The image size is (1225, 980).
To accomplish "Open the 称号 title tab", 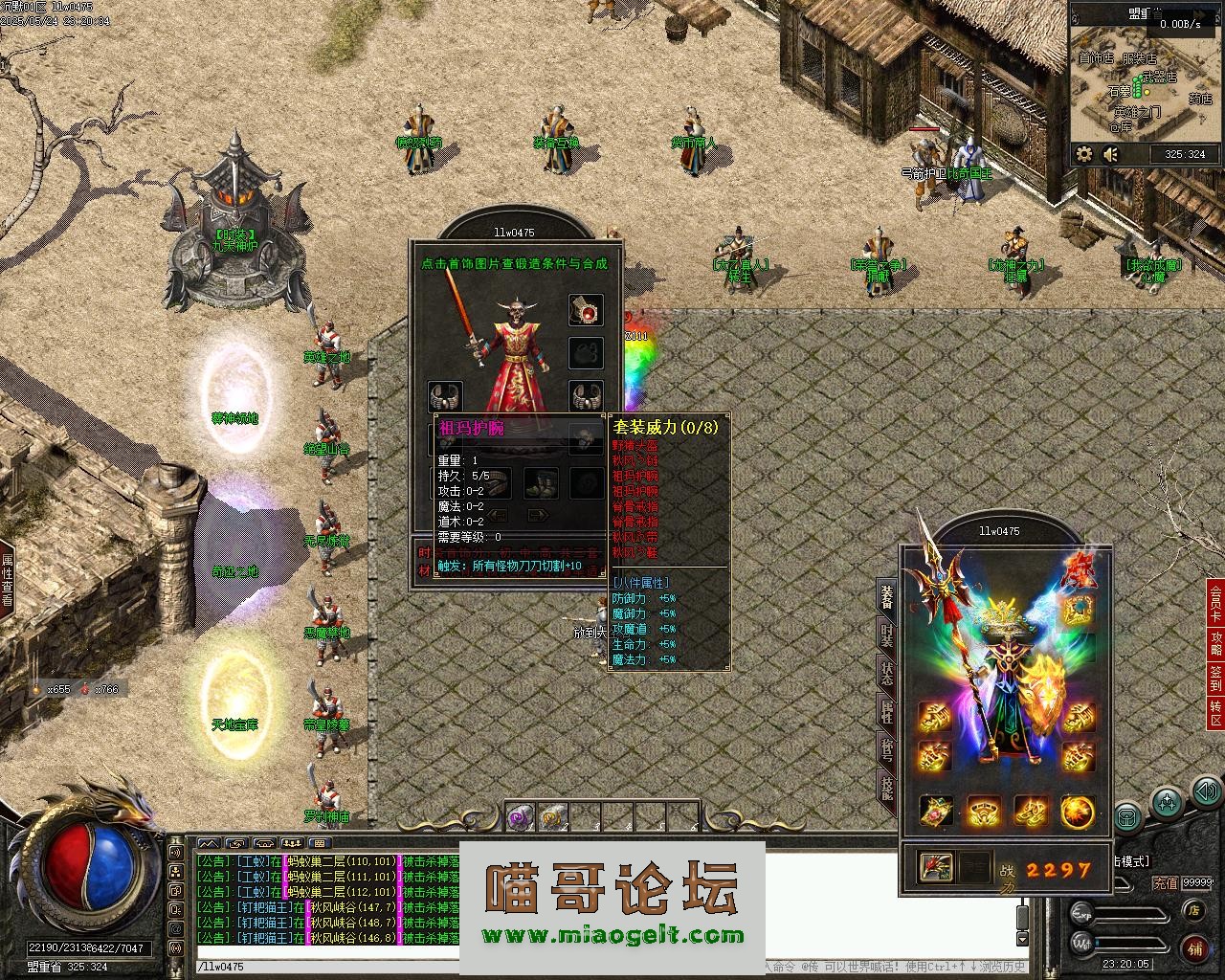I will click(887, 749).
